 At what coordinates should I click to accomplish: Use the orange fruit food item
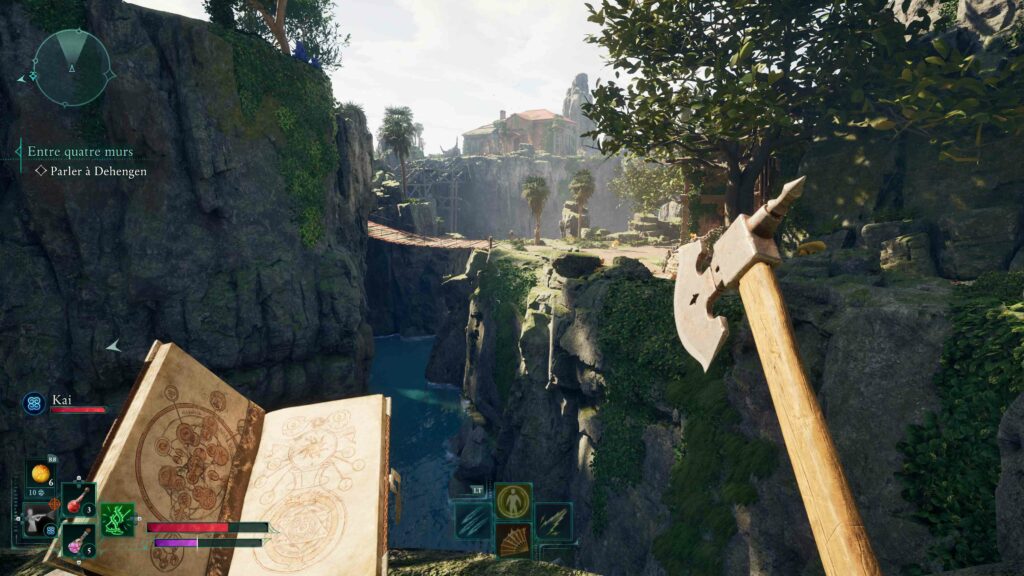tap(41, 473)
